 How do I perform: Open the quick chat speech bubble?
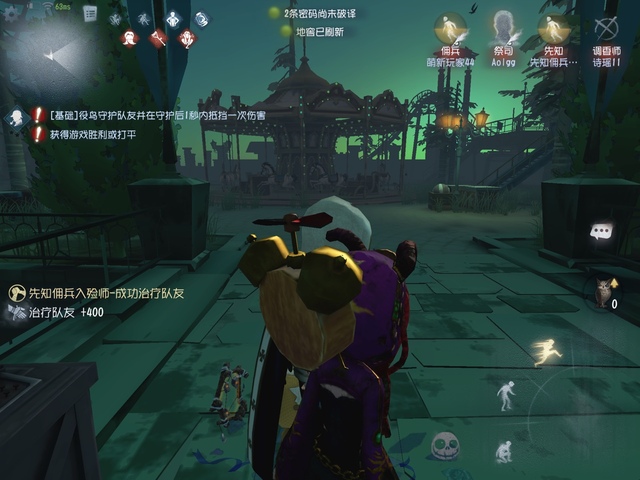tap(601, 232)
